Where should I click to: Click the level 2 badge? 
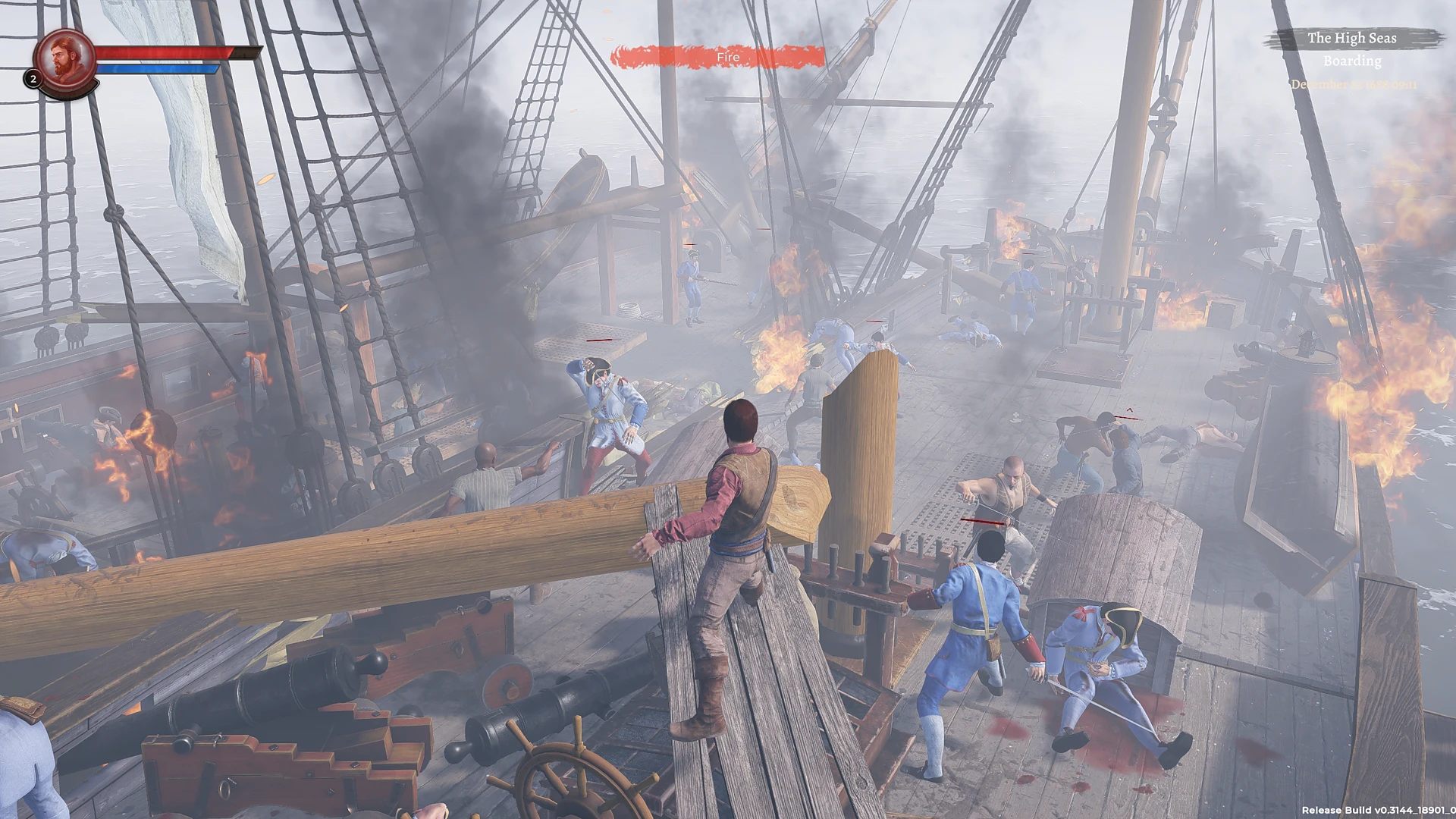33,78
